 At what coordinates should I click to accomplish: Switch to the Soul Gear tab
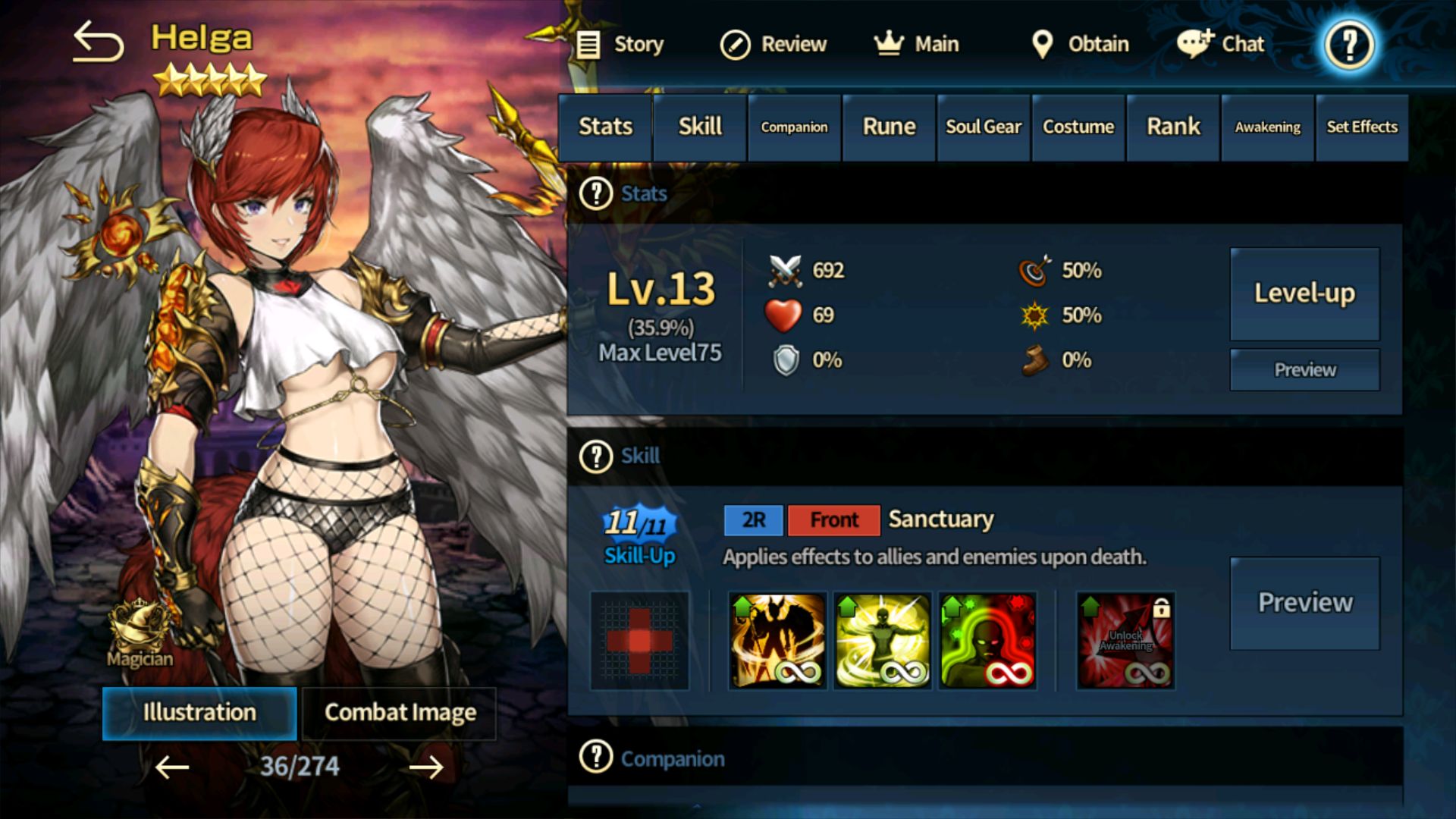(x=983, y=127)
